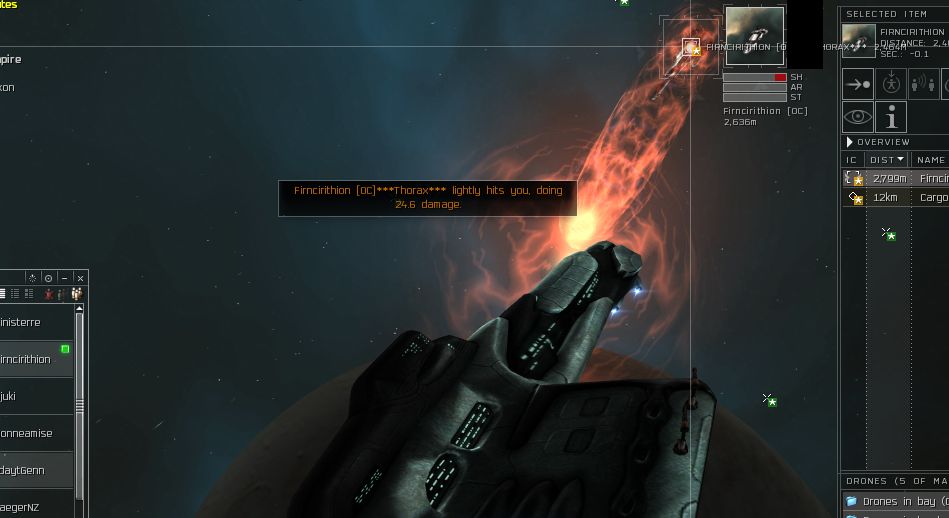
Task: Select the member ending in 'inisterre'
Action: point(32,322)
